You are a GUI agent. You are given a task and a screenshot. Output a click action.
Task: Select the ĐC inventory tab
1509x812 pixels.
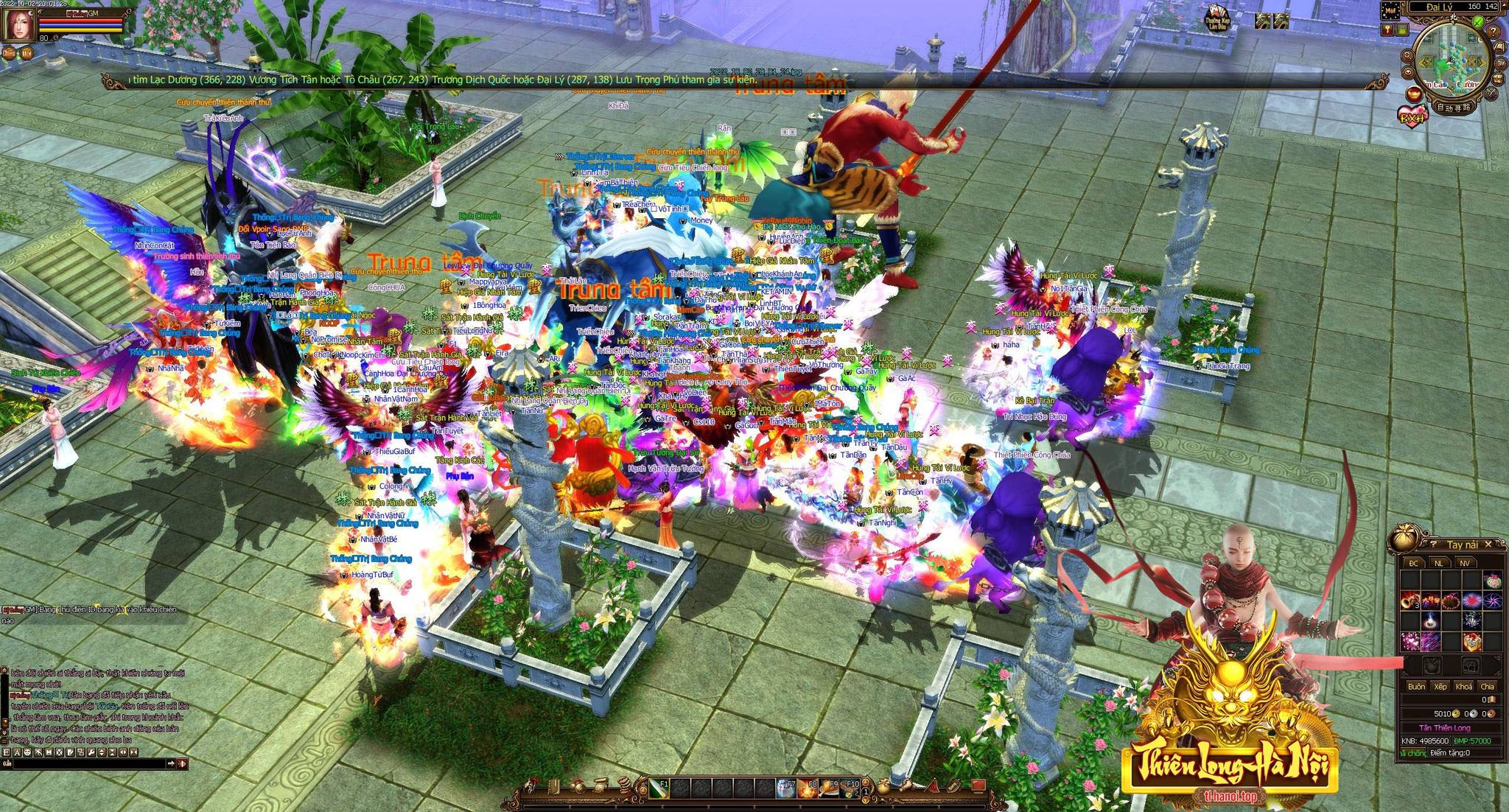point(1413,563)
